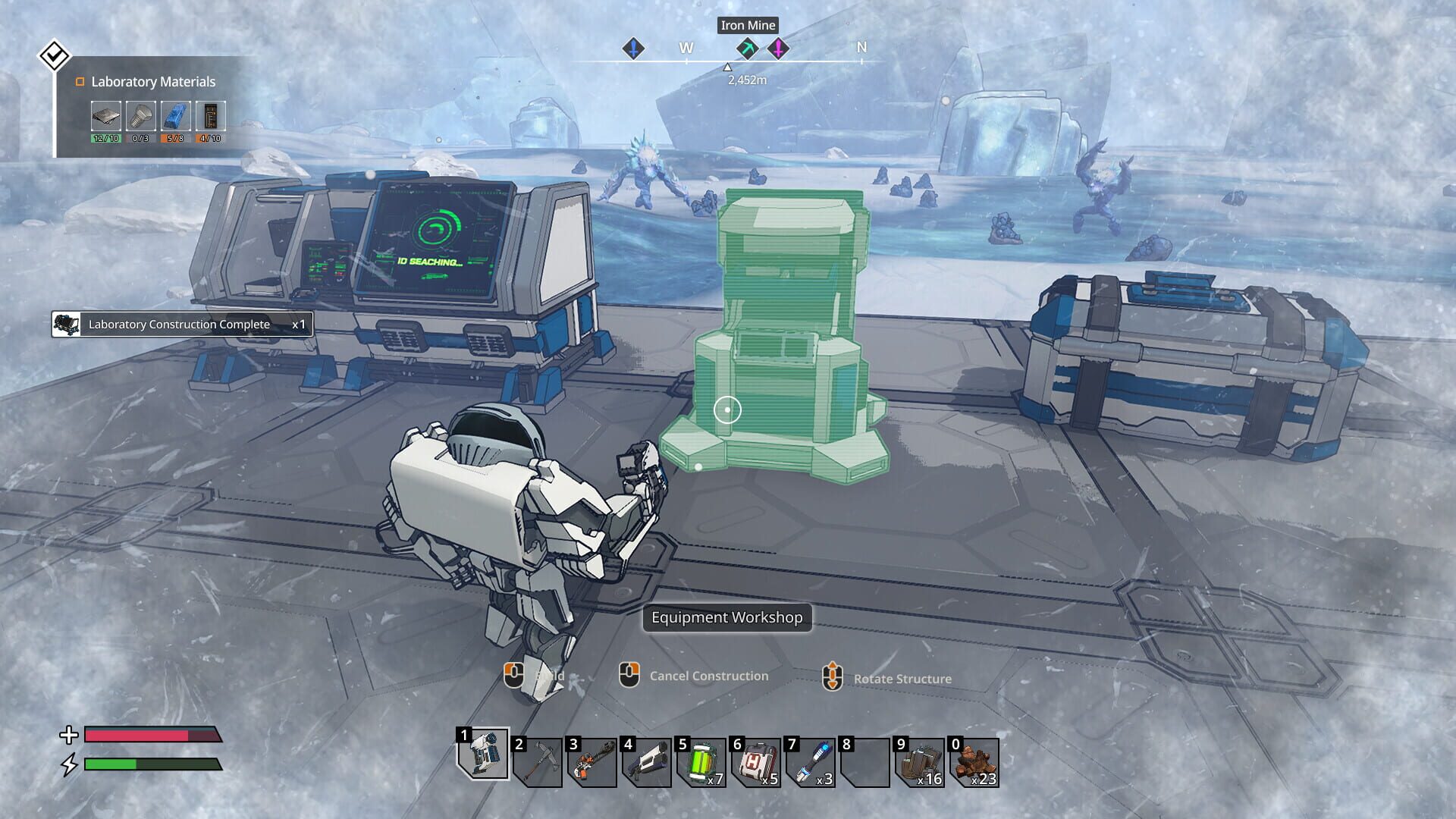1456x819 pixels.
Task: Select the green energy cell stack
Action: [x=701, y=762]
